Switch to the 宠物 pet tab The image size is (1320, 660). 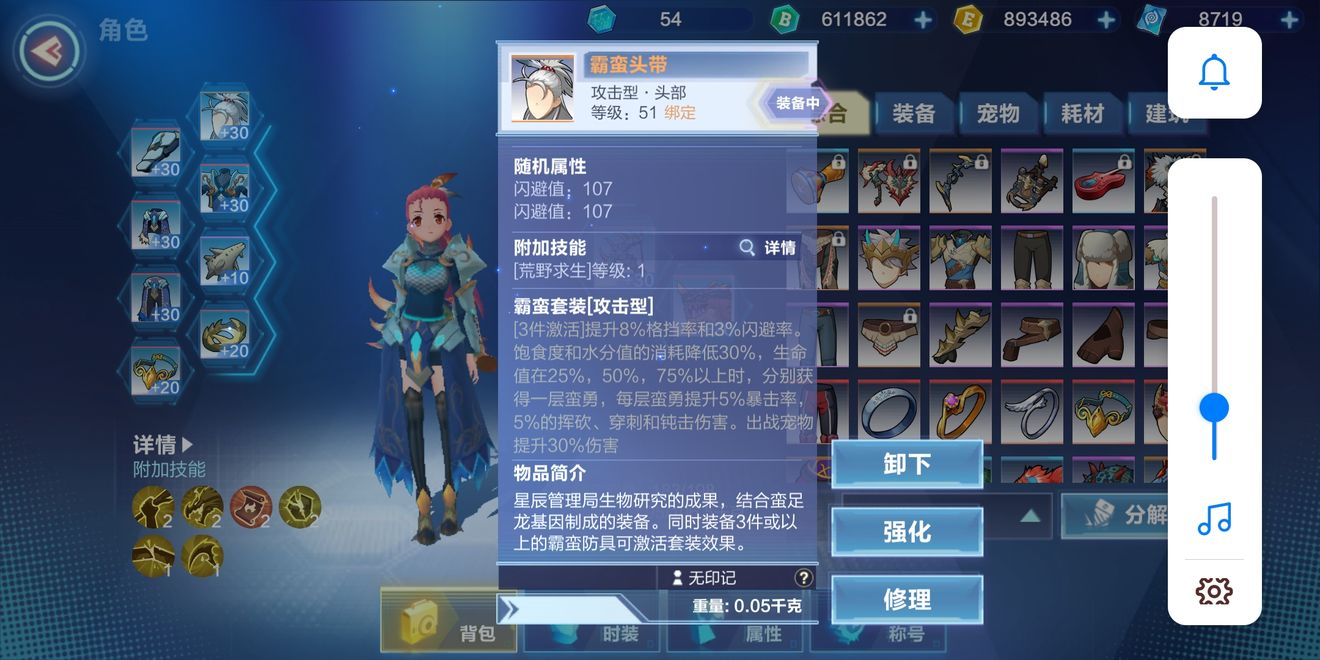click(998, 113)
